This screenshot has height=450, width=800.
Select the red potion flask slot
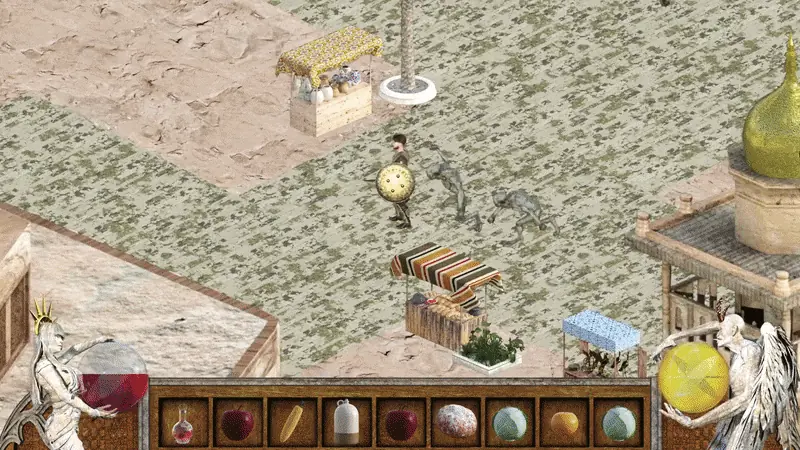pos(183,423)
